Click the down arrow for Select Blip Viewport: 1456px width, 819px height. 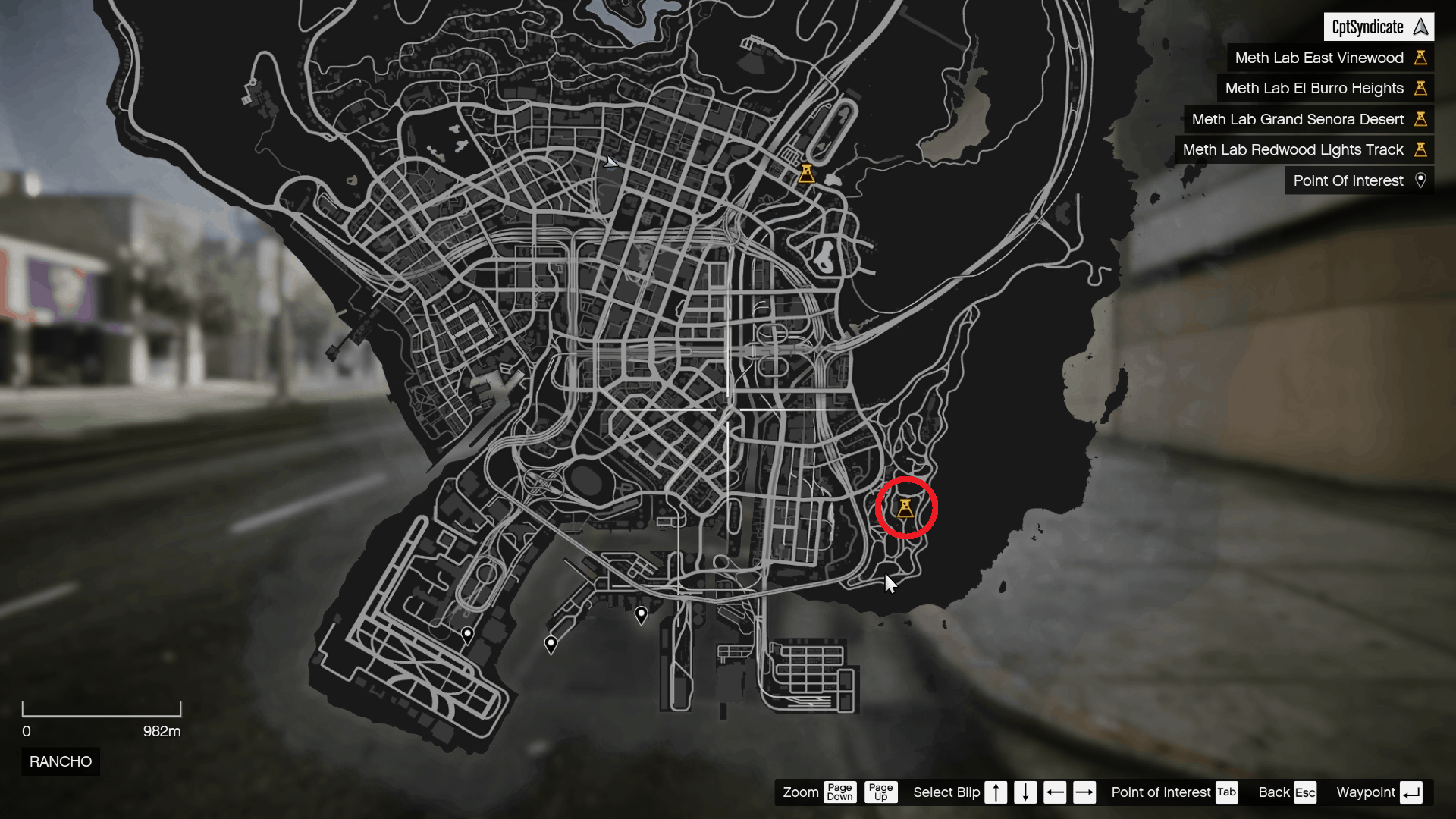click(x=1025, y=792)
